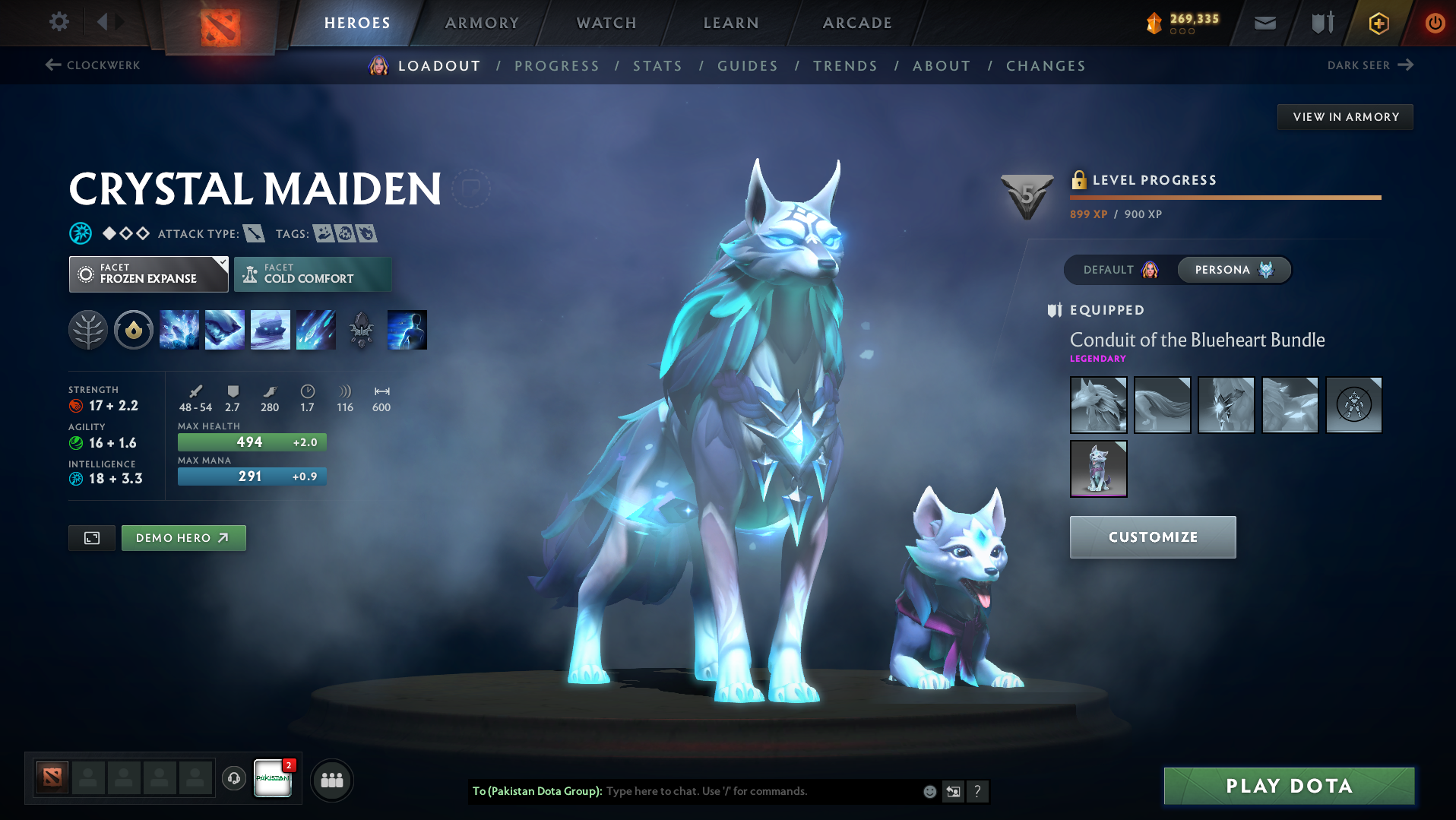Toggle the Cold Comfort facet
The width and height of the screenshot is (1456, 820).
pyautogui.click(x=312, y=274)
